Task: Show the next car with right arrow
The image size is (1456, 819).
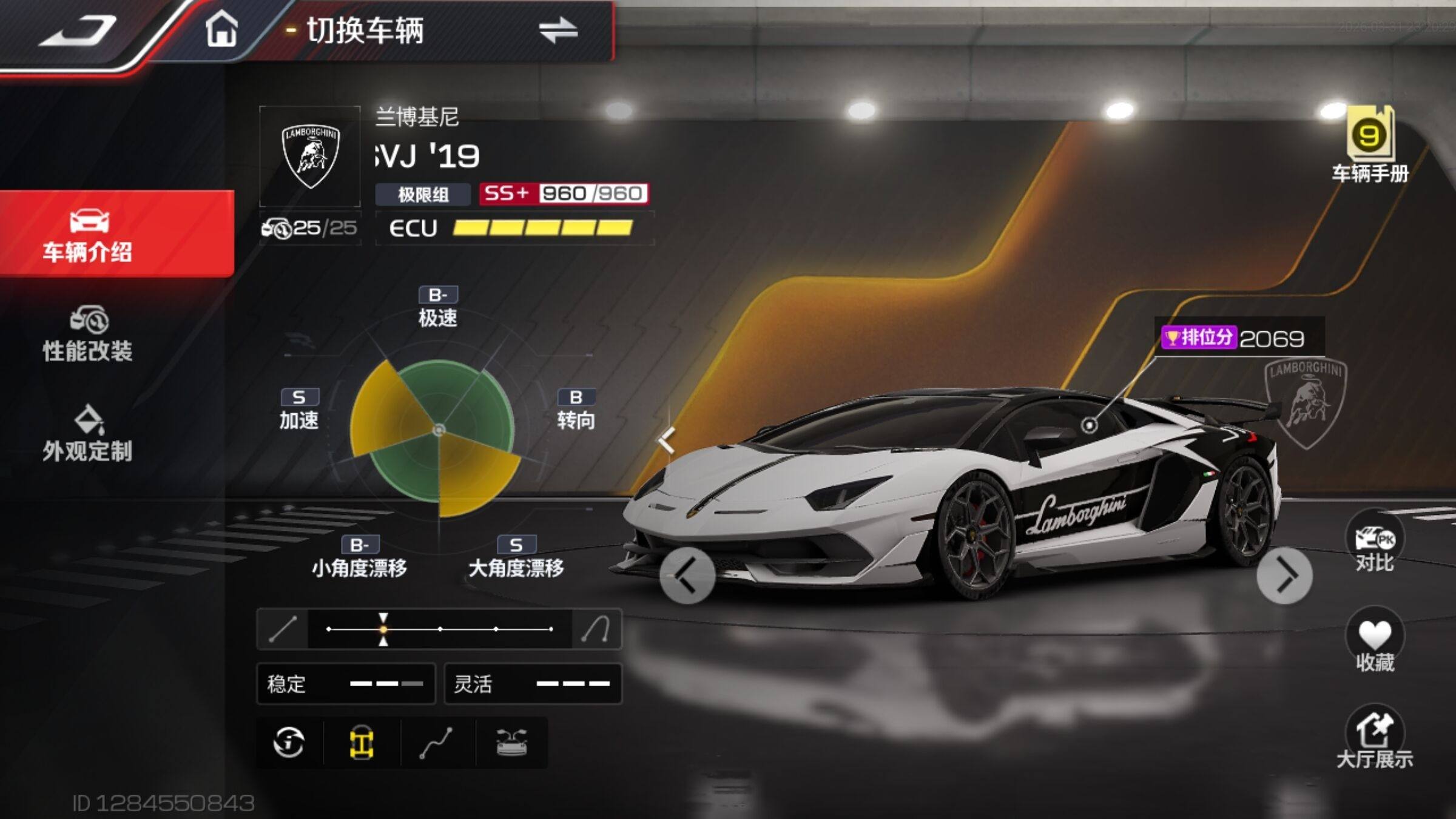Action: click(x=1284, y=576)
